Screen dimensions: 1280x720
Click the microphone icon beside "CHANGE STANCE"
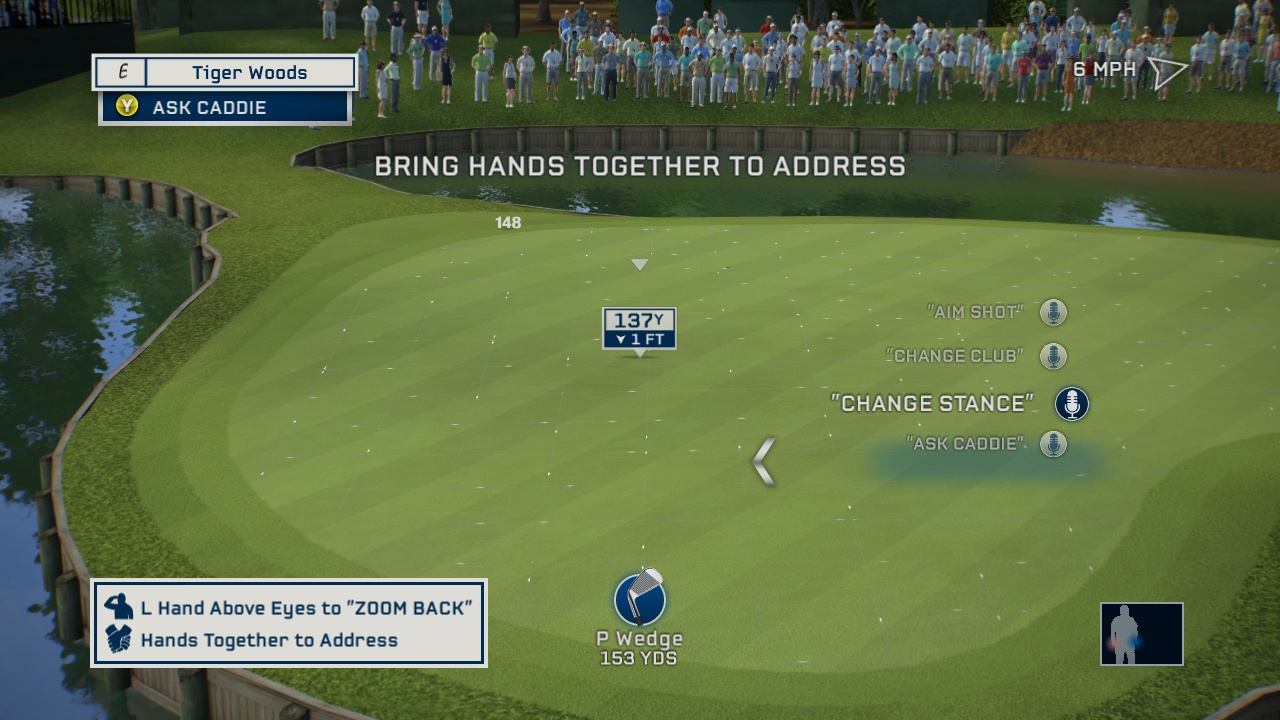click(x=1071, y=404)
